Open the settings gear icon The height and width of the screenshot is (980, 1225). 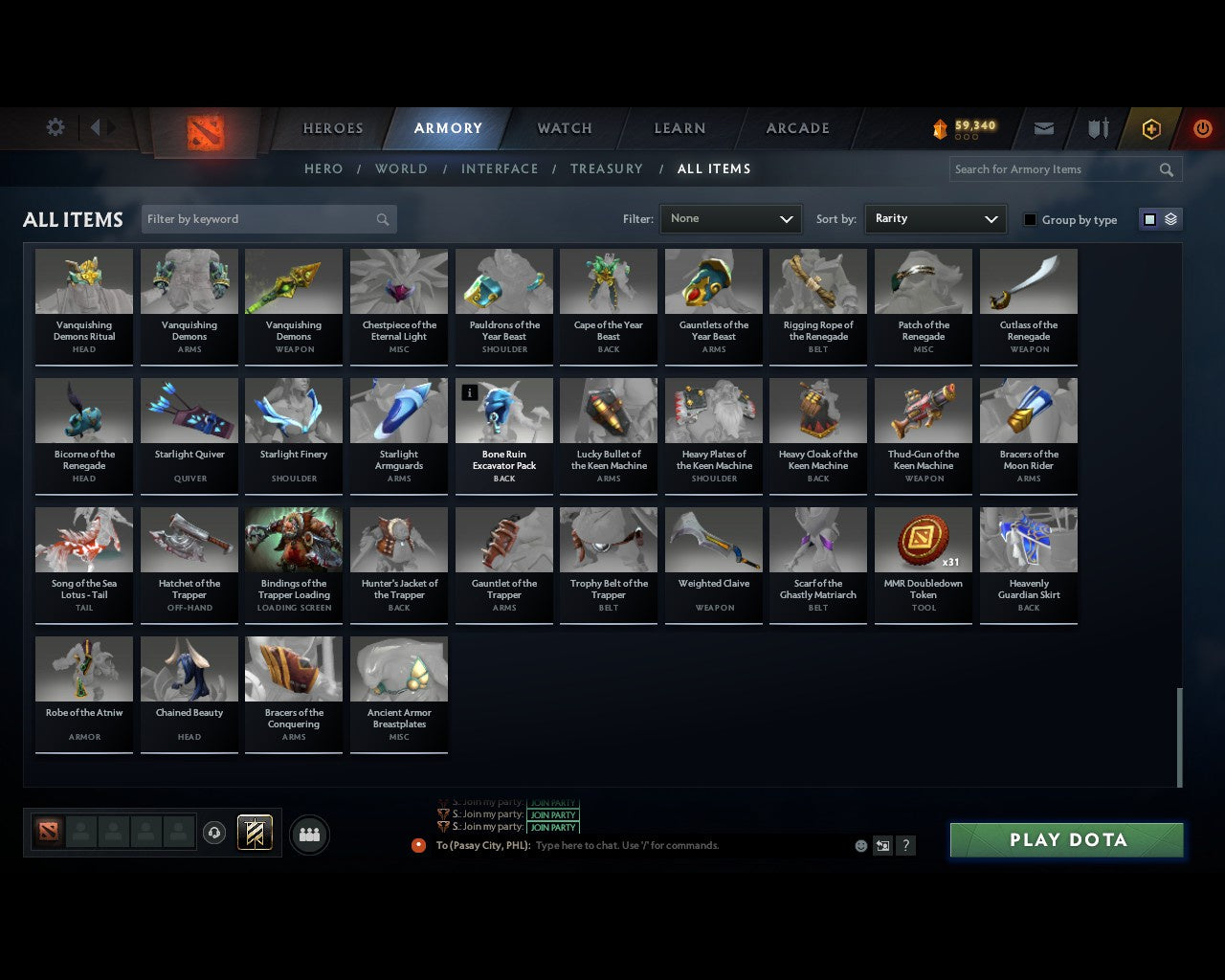(x=55, y=126)
